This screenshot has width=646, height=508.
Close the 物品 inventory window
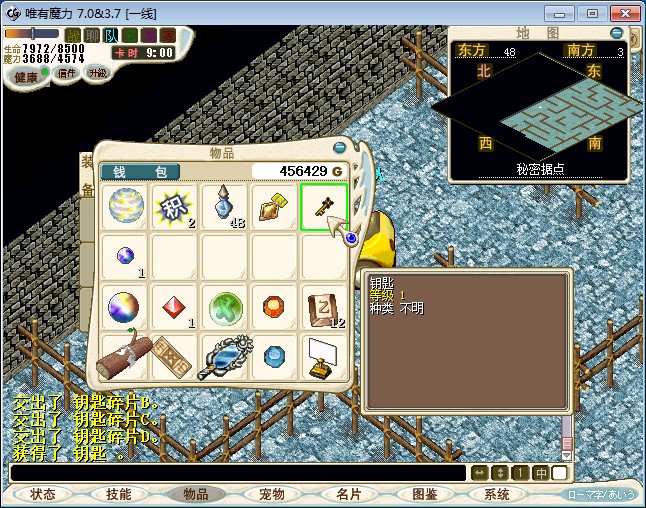[339, 148]
